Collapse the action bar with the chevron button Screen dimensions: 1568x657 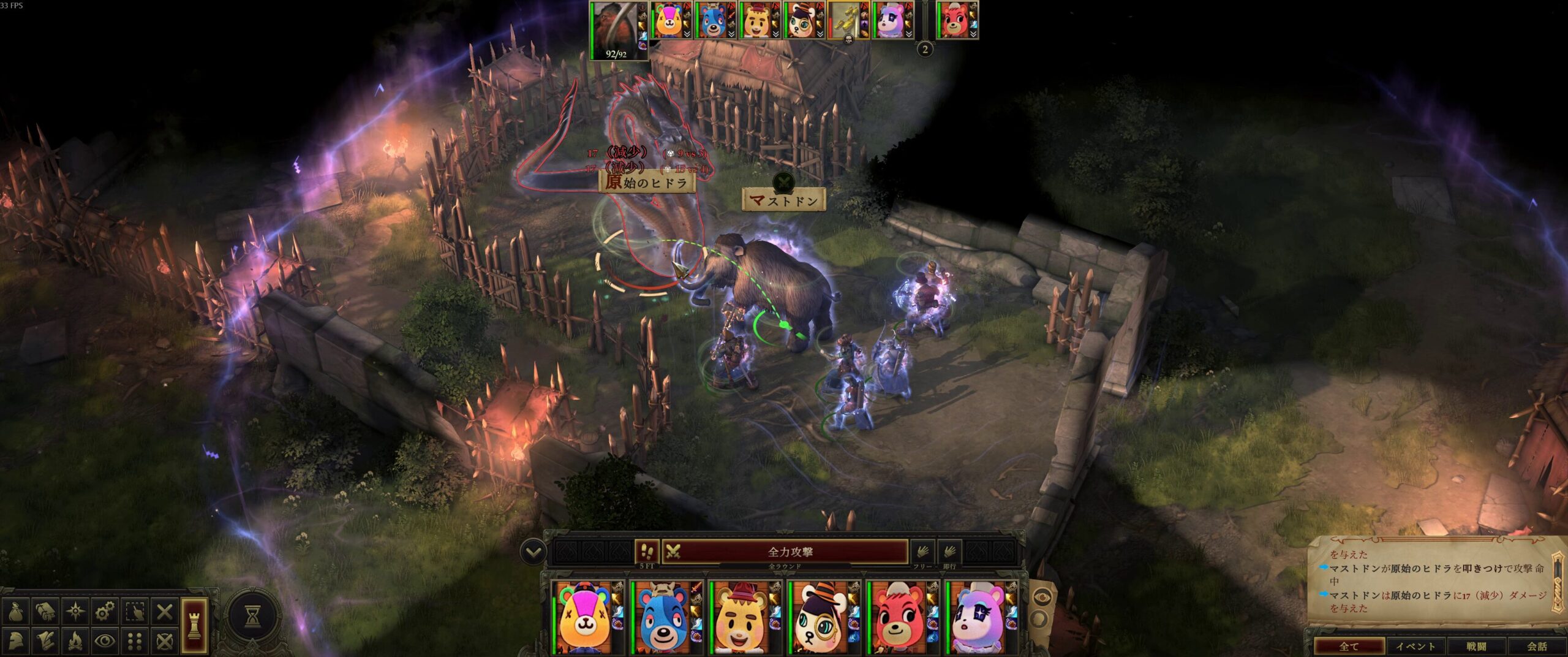pyautogui.click(x=533, y=552)
